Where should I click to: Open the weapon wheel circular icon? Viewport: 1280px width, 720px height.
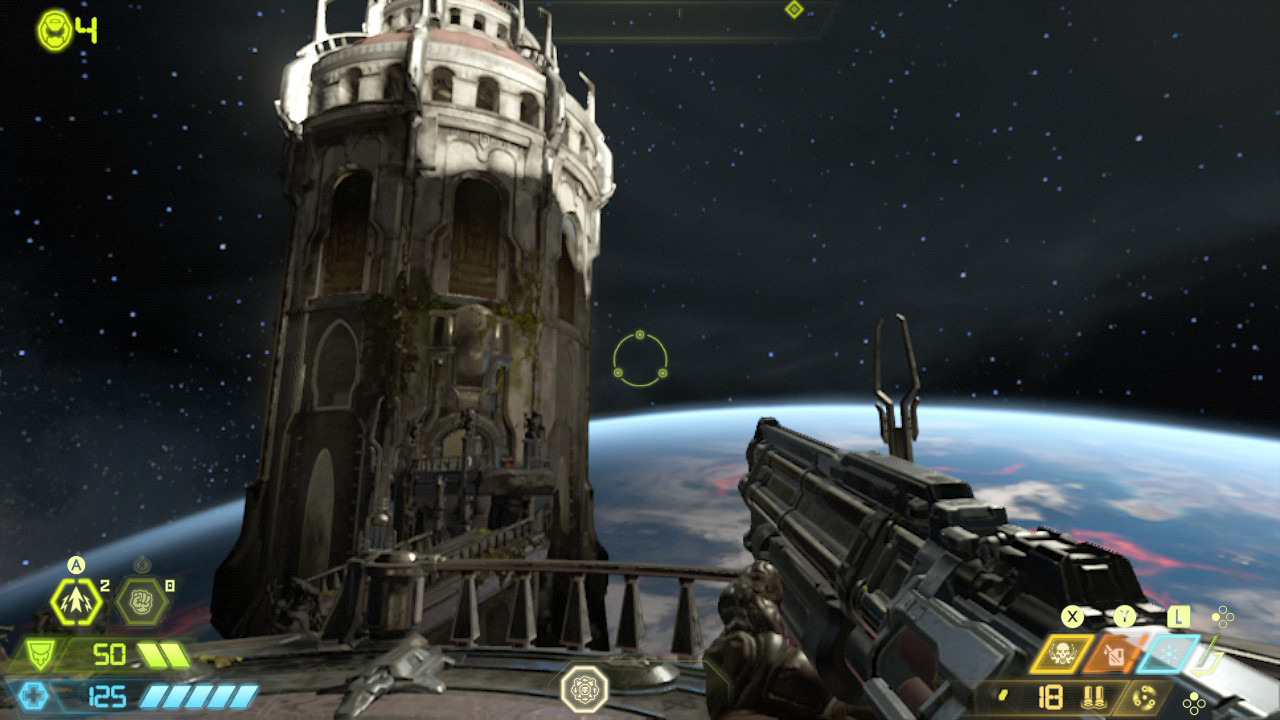[x=1144, y=697]
